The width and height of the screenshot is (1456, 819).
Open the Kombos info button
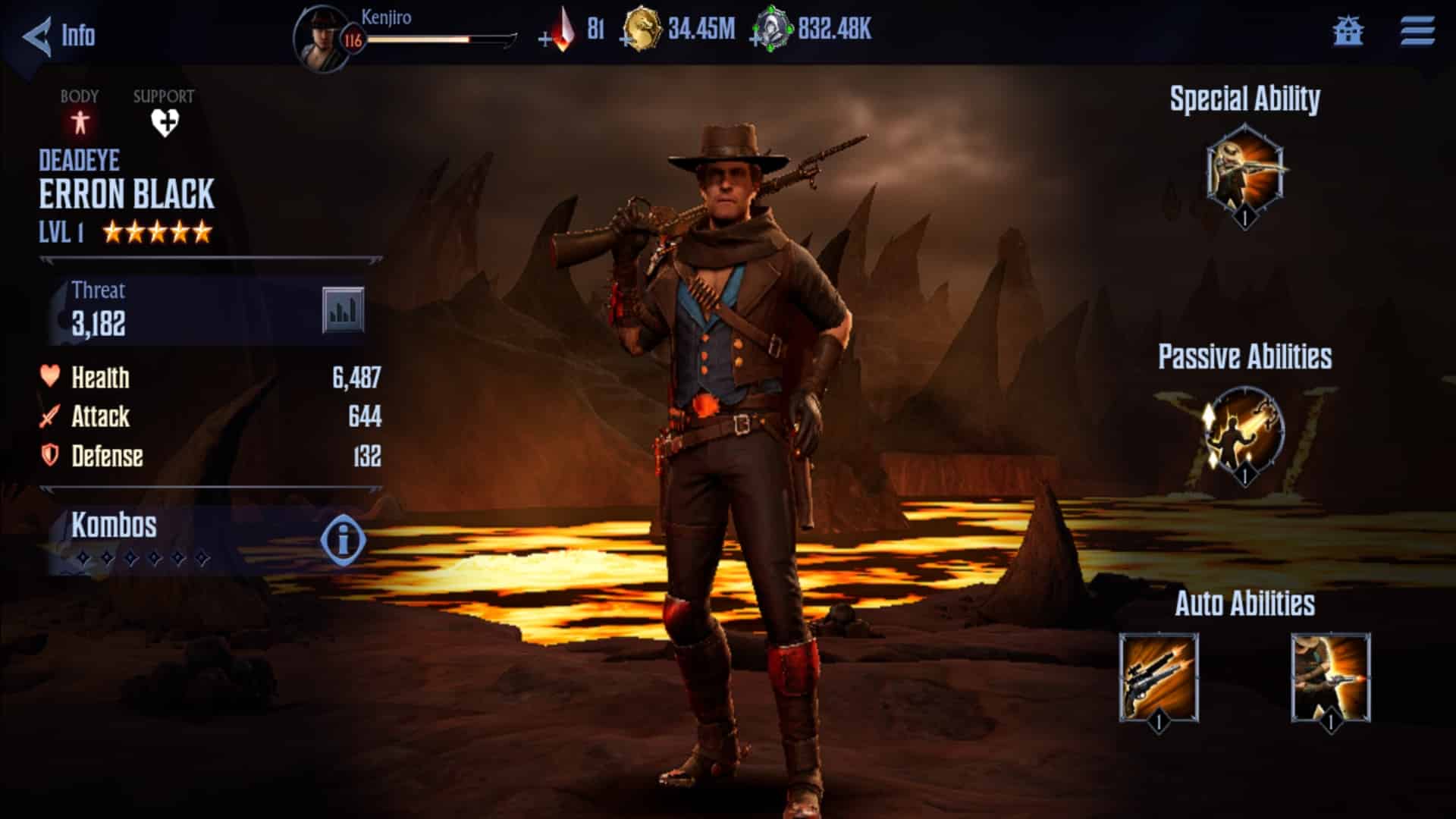pos(343,541)
